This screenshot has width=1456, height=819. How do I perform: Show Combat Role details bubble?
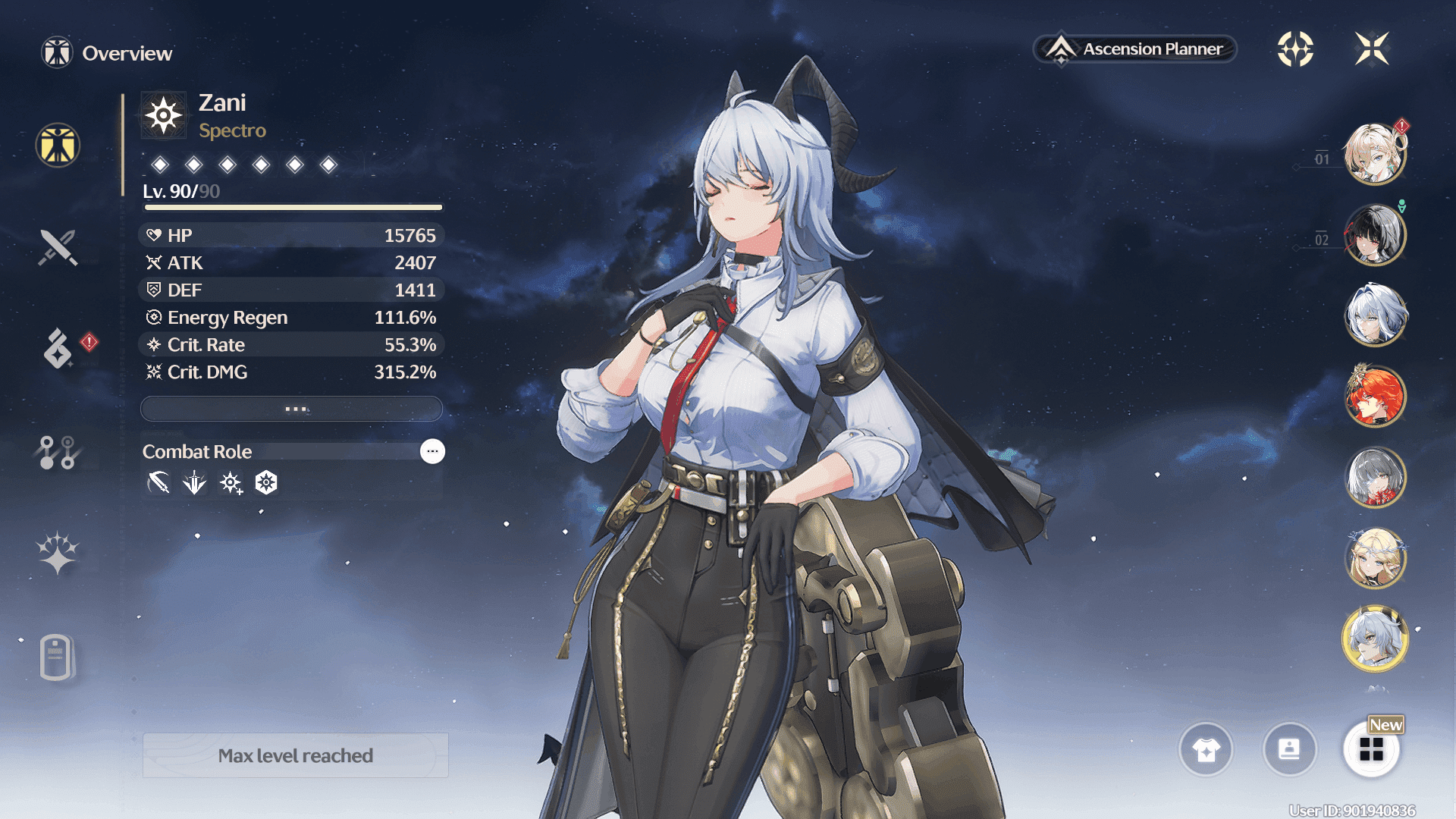[432, 451]
